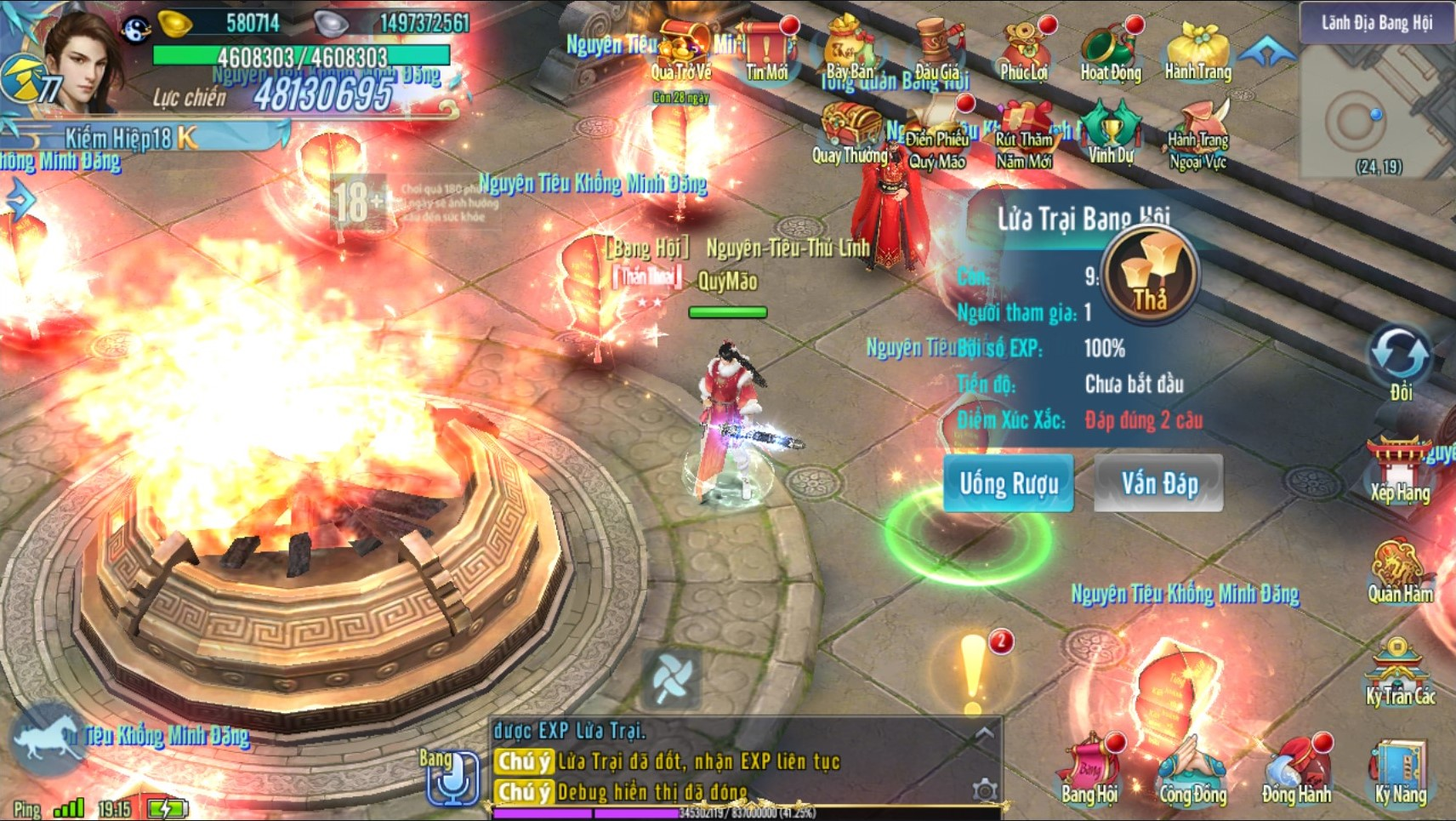Viewport: 1456px width, 821px height.
Task: Tap the Uống Rượu button
Action: [1008, 483]
